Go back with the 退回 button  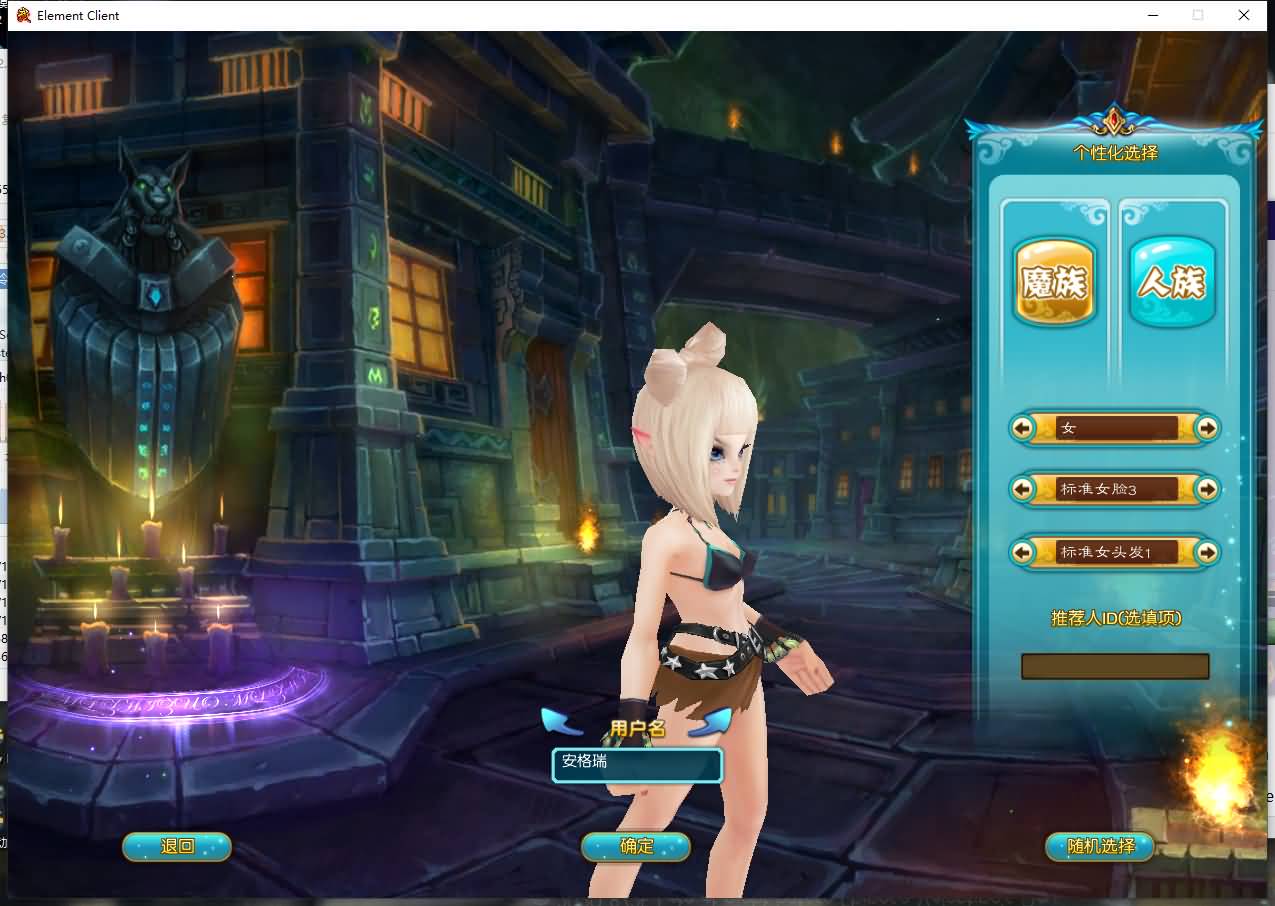click(177, 847)
